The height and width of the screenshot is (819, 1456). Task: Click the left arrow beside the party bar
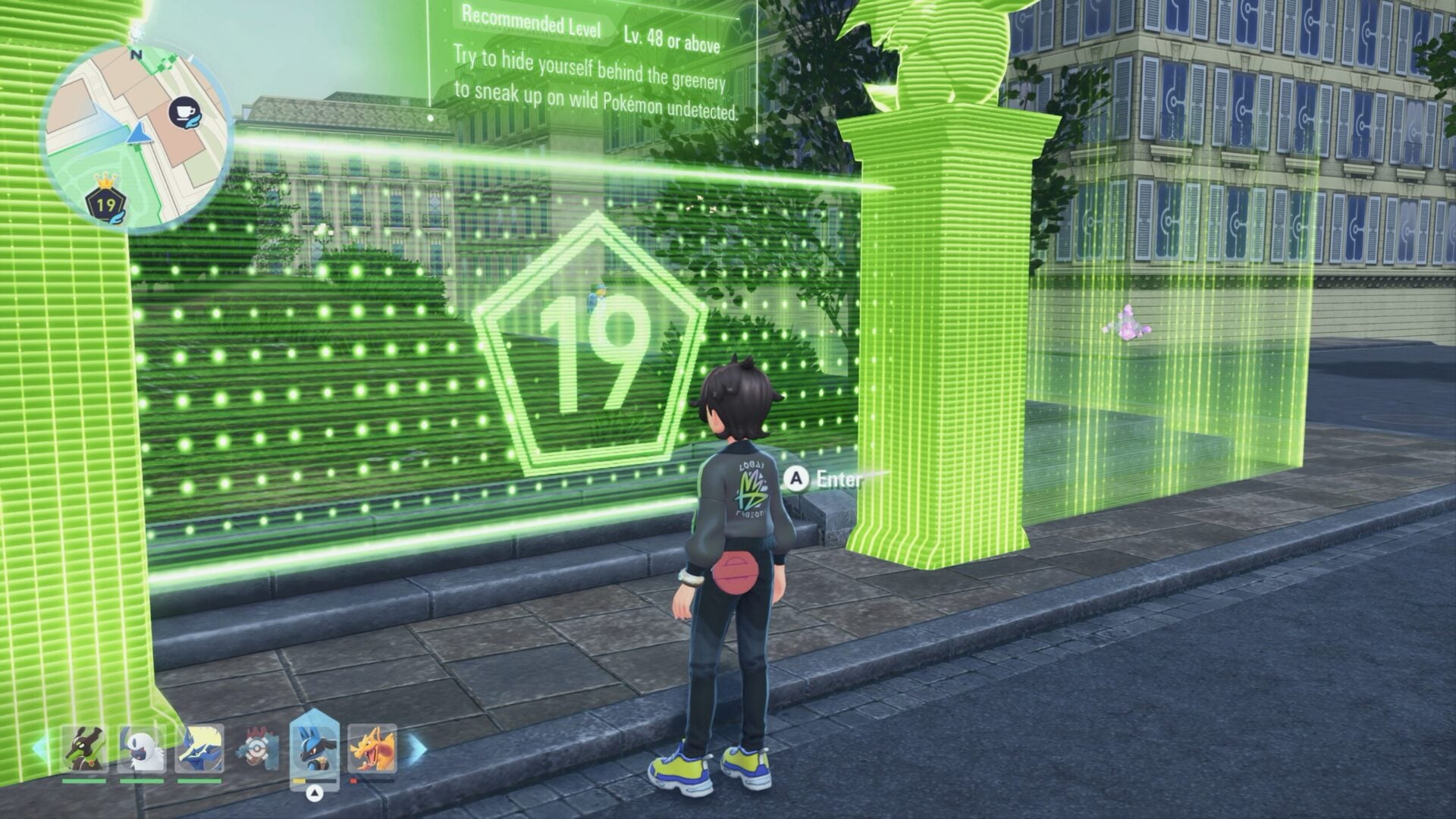39,748
